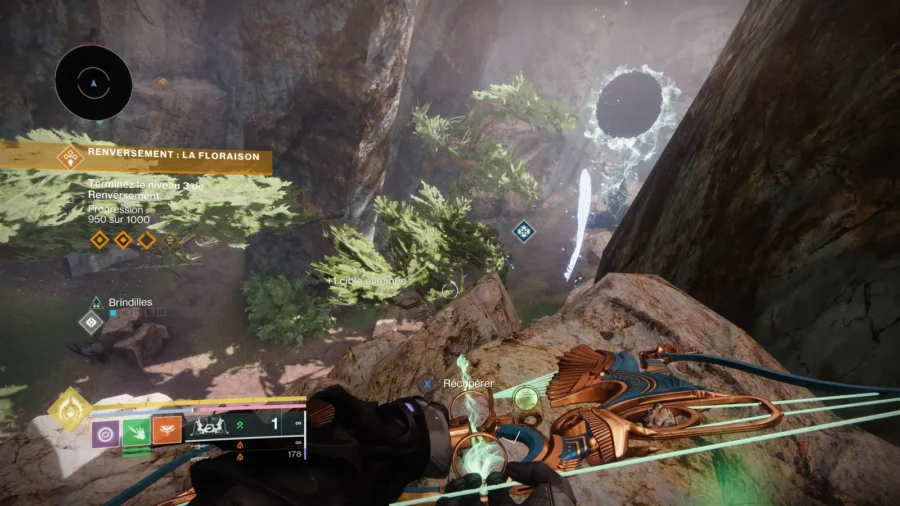Click the circular radar minimap

point(94,83)
